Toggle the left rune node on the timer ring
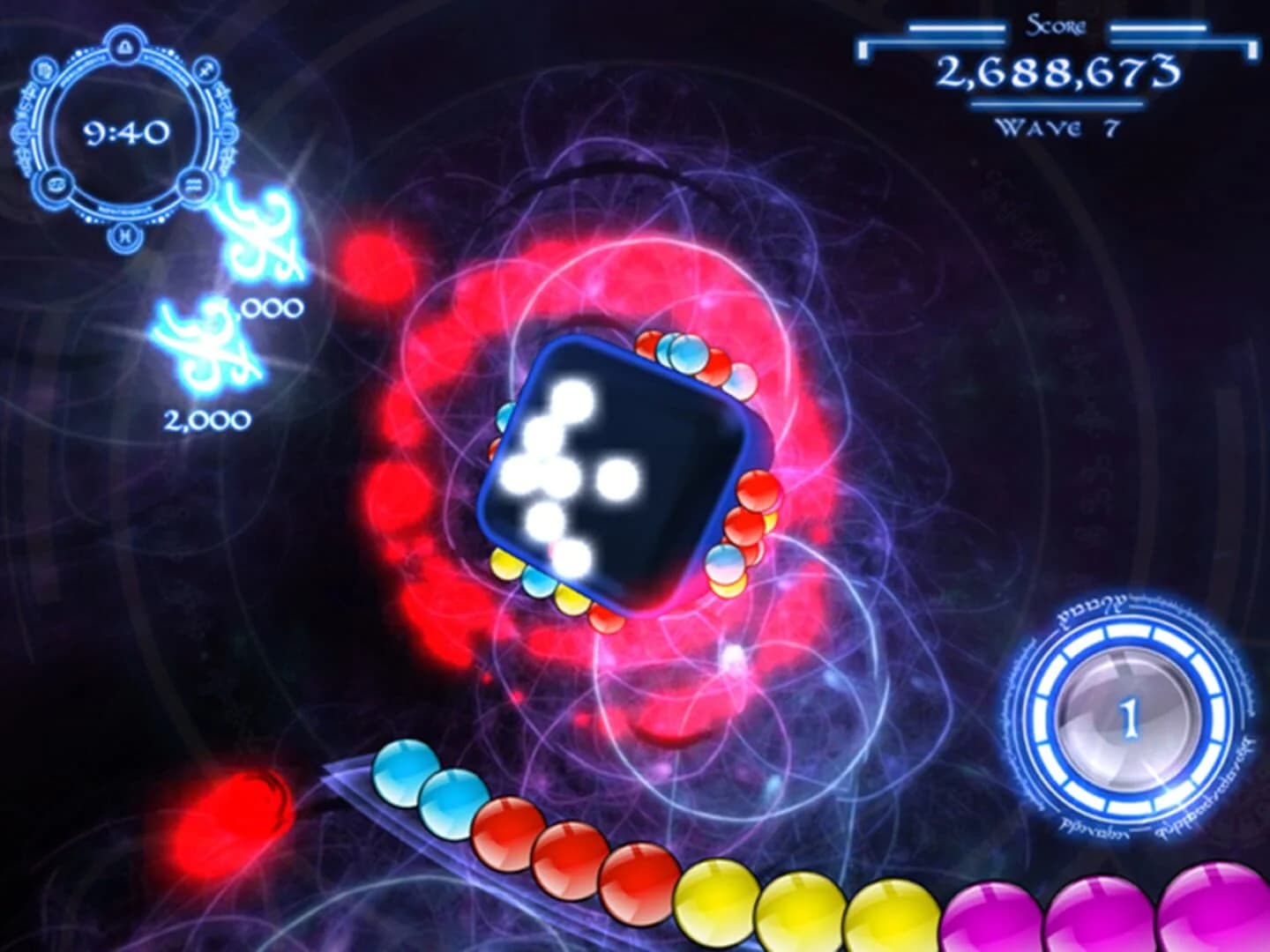 coord(21,134)
